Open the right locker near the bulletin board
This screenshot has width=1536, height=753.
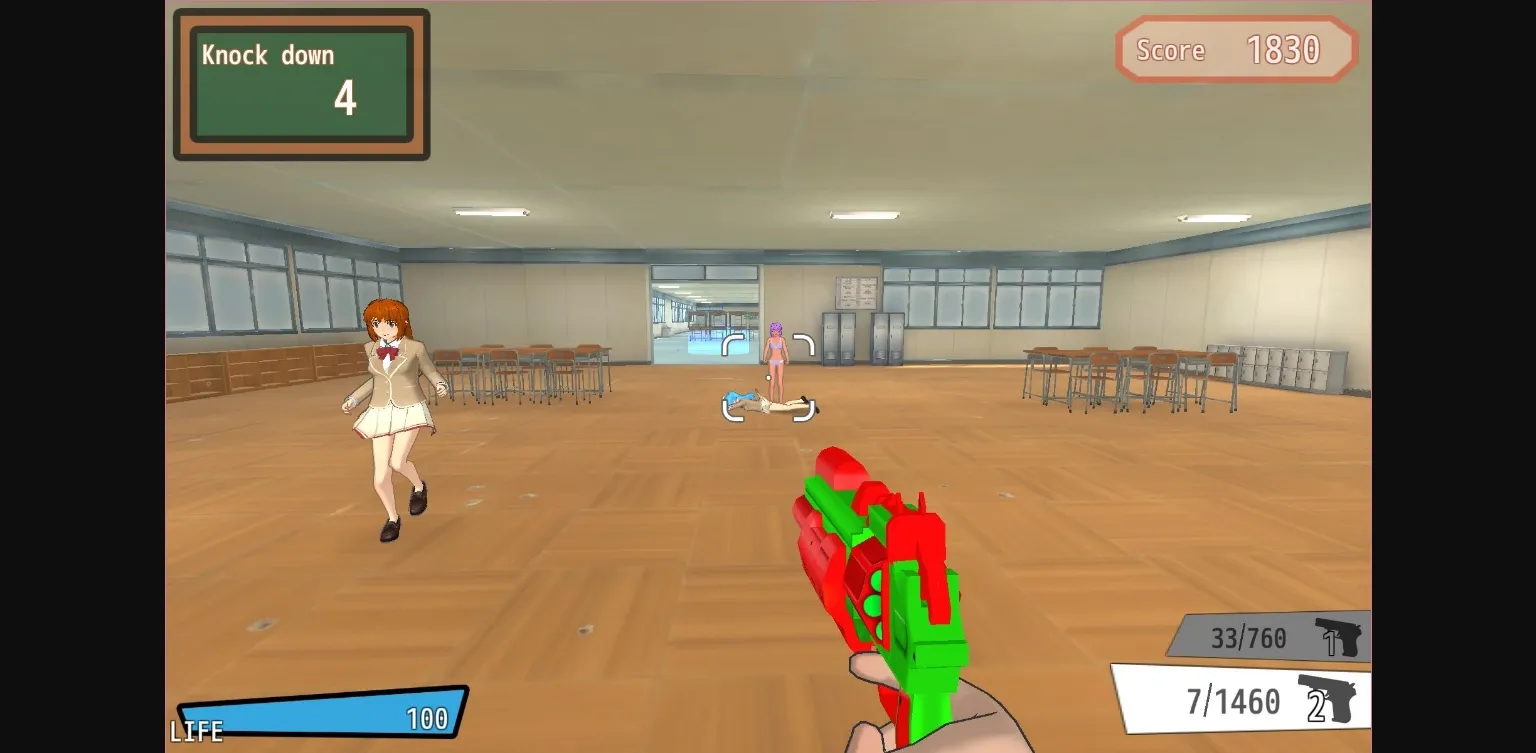888,340
